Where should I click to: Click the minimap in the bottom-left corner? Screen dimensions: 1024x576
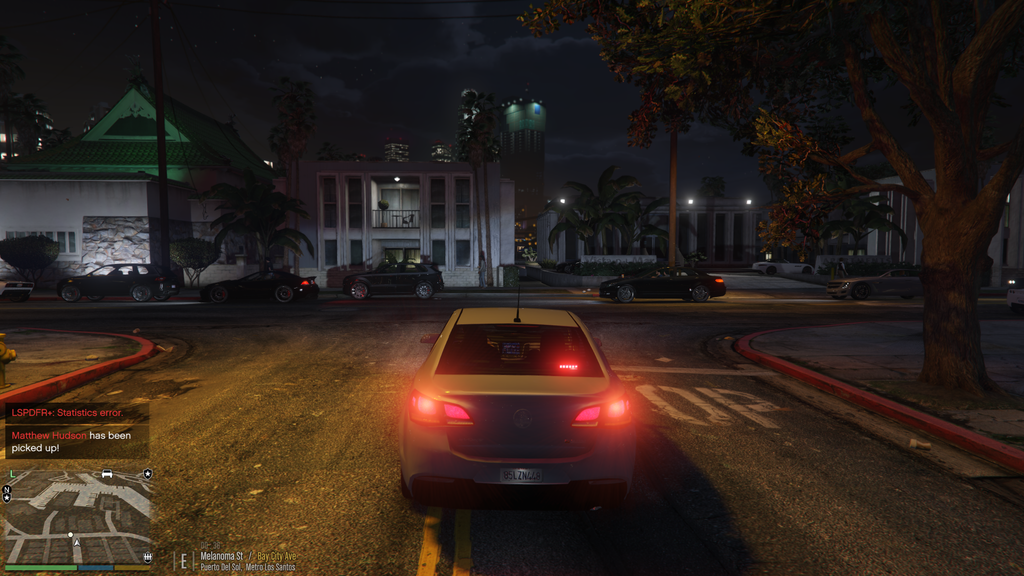coord(78,516)
